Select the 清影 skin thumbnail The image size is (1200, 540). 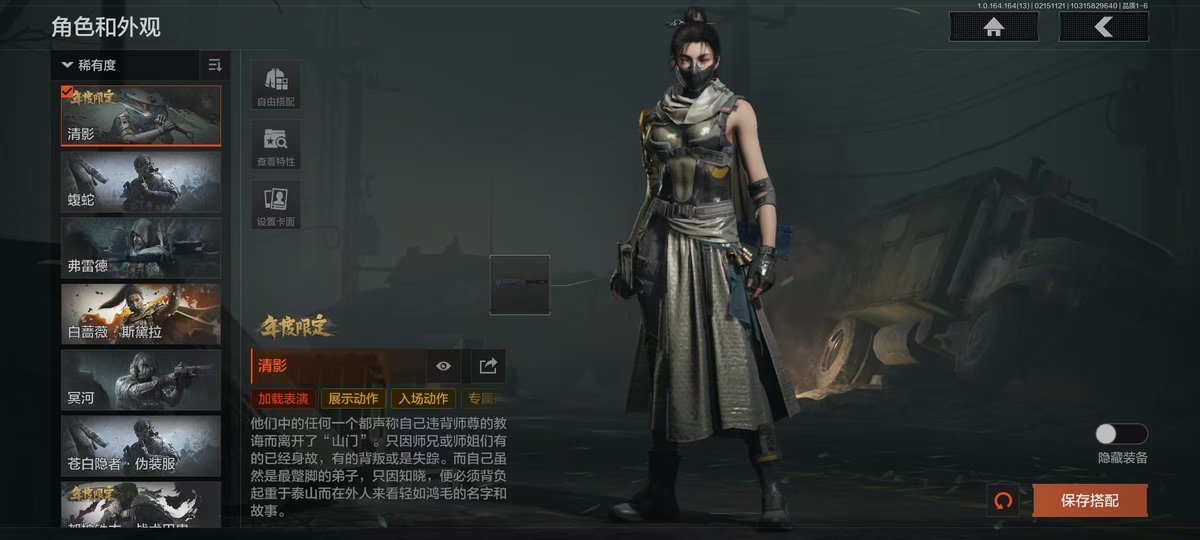click(141, 116)
